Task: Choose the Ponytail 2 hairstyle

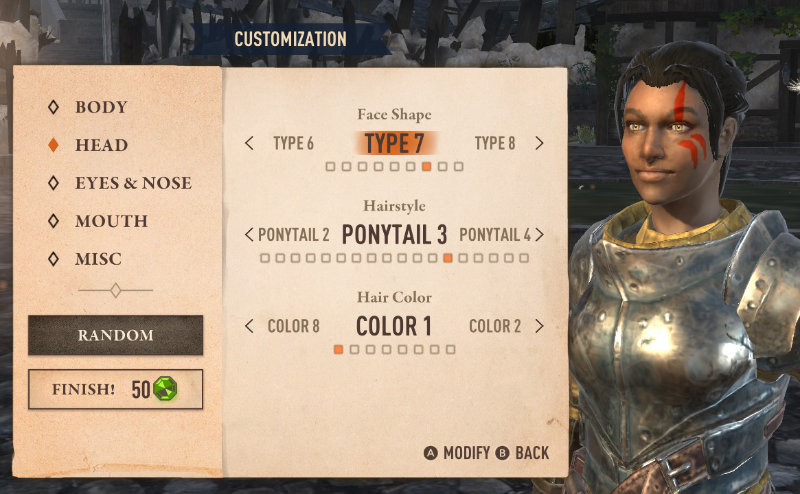Action: (x=294, y=235)
